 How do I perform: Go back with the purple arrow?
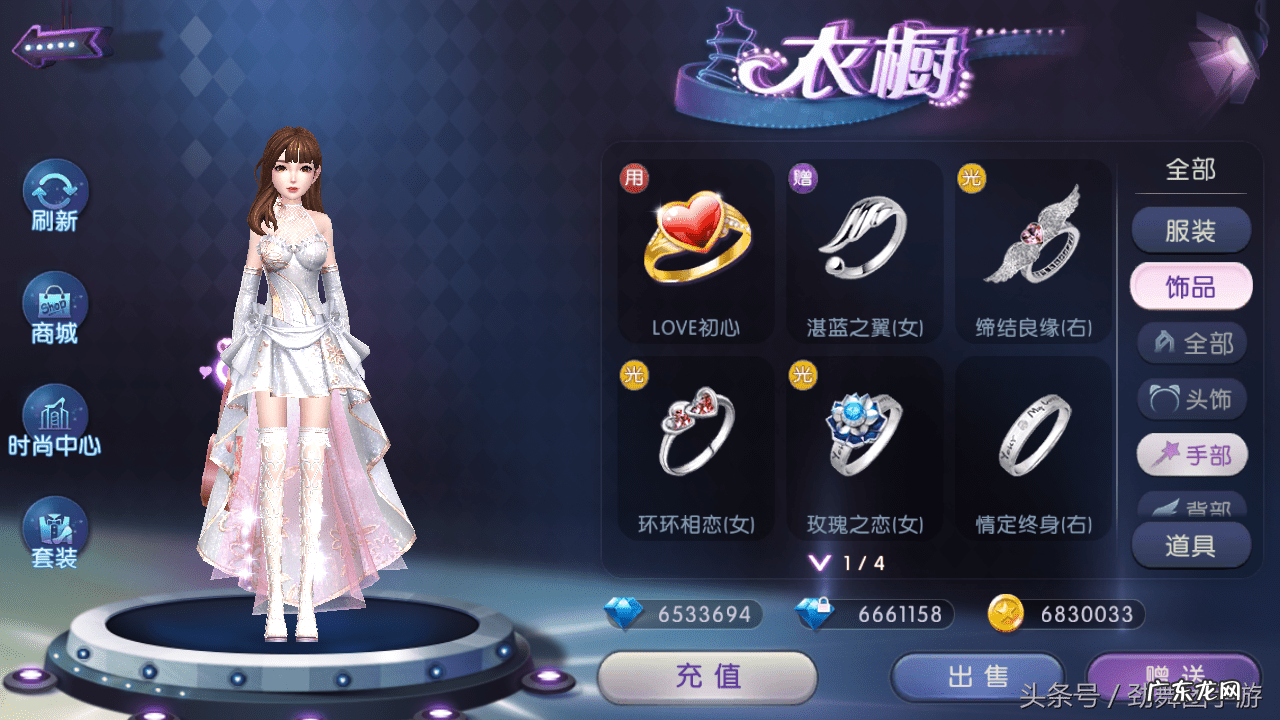tap(62, 46)
